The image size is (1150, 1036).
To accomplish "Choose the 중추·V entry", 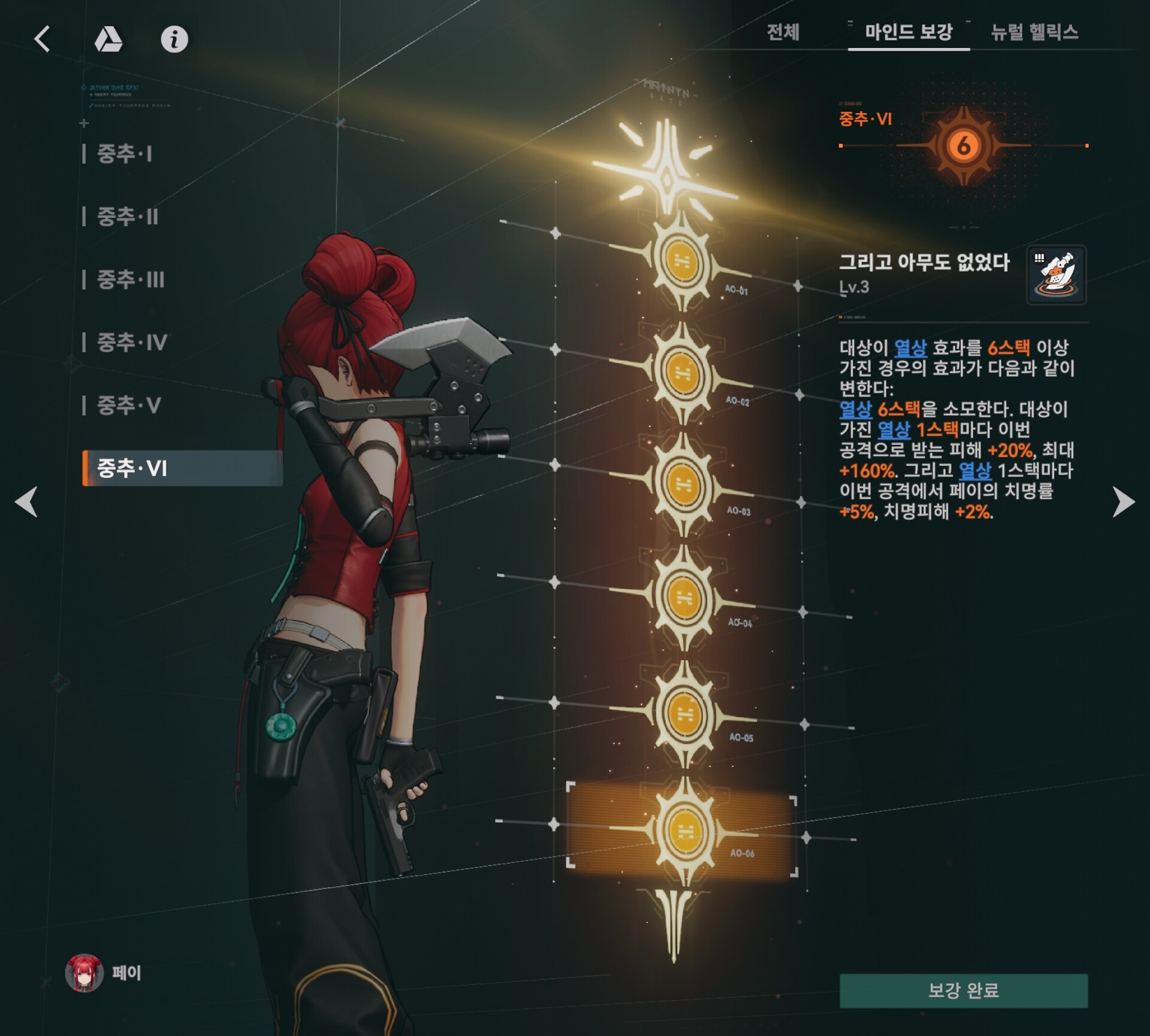I will click(129, 405).
